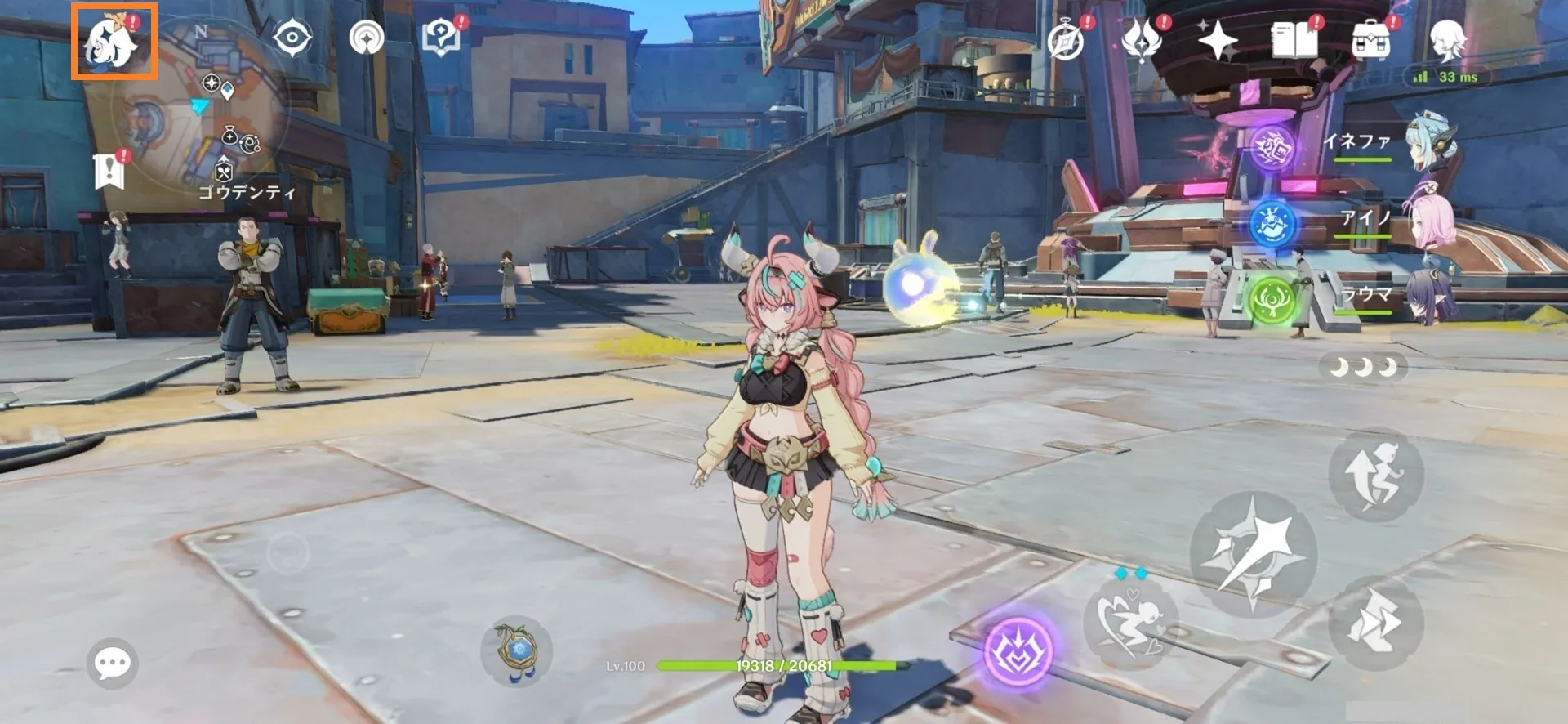Open the chat speech bubble

[112, 663]
